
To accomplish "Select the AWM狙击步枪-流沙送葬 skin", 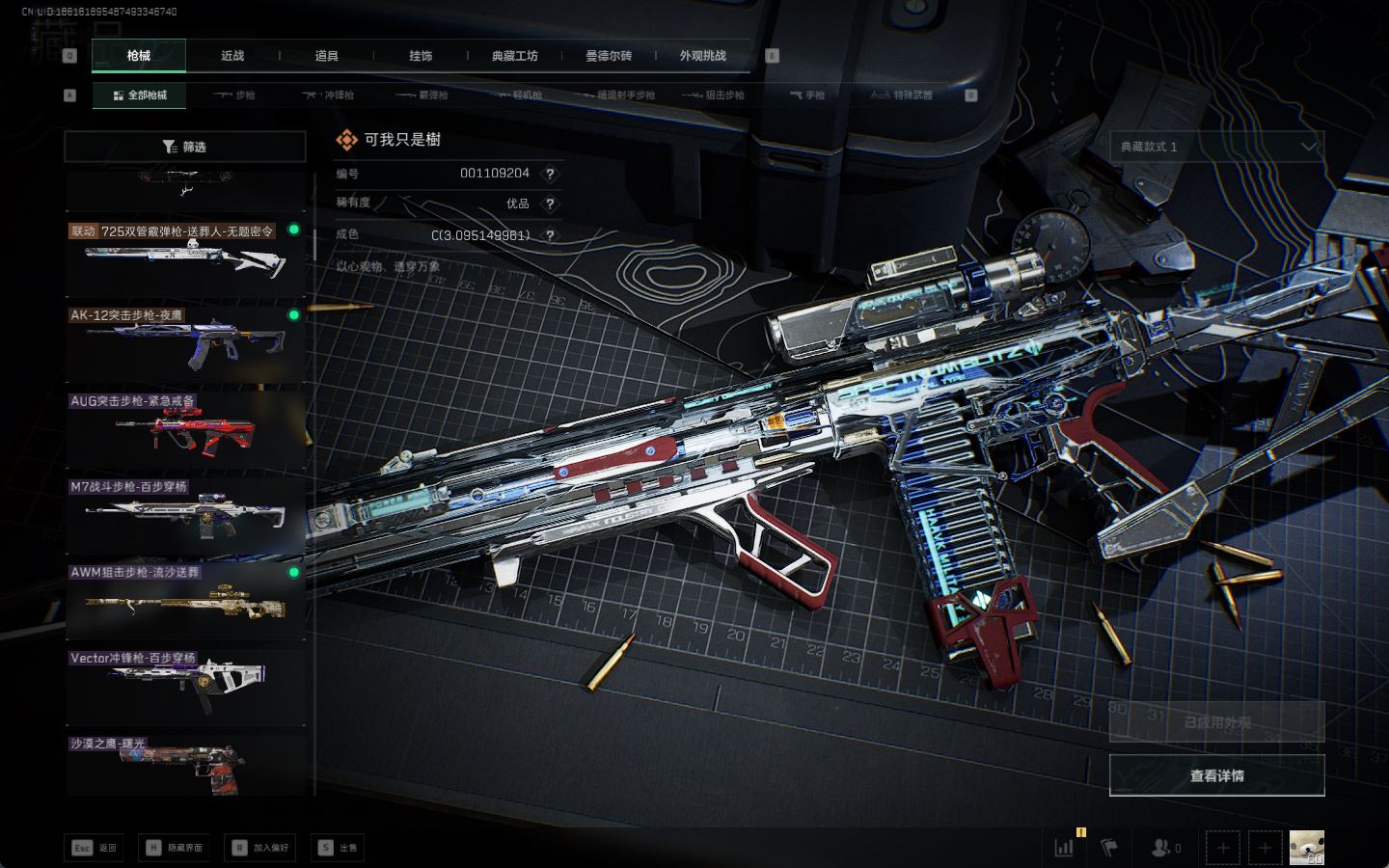I will [x=184, y=600].
